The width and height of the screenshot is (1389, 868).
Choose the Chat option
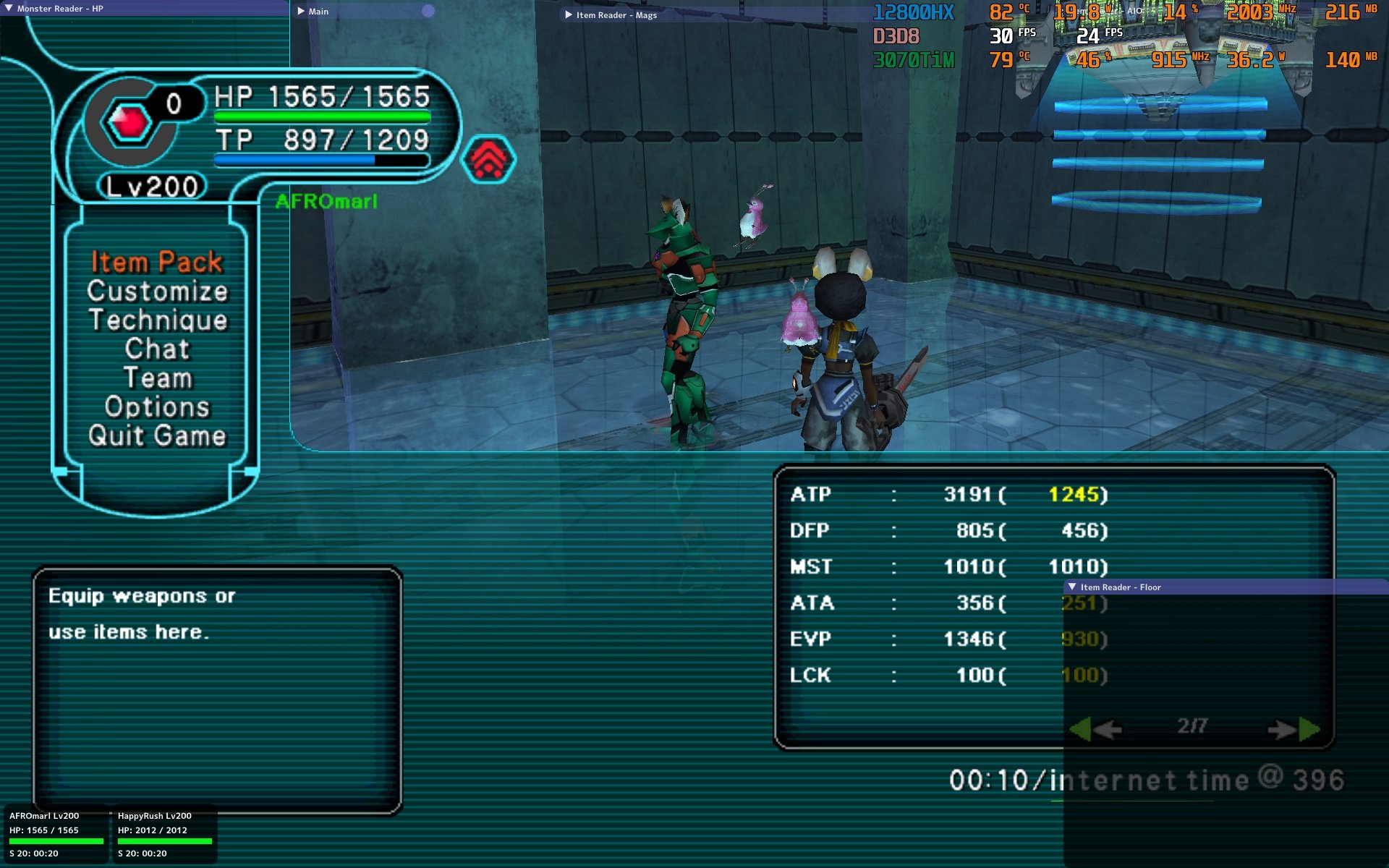157,349
